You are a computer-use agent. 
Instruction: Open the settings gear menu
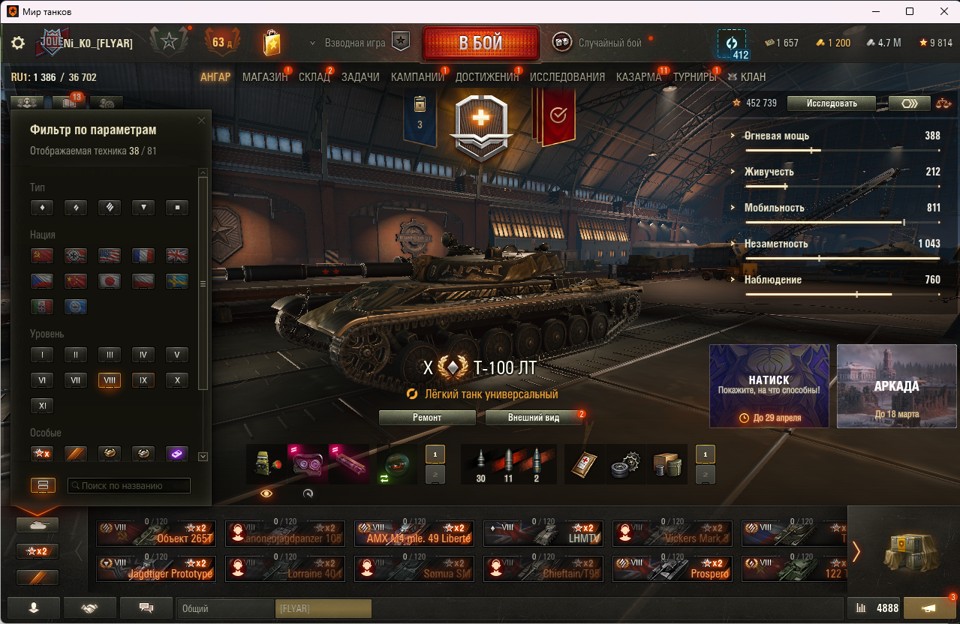pos(18,43)
